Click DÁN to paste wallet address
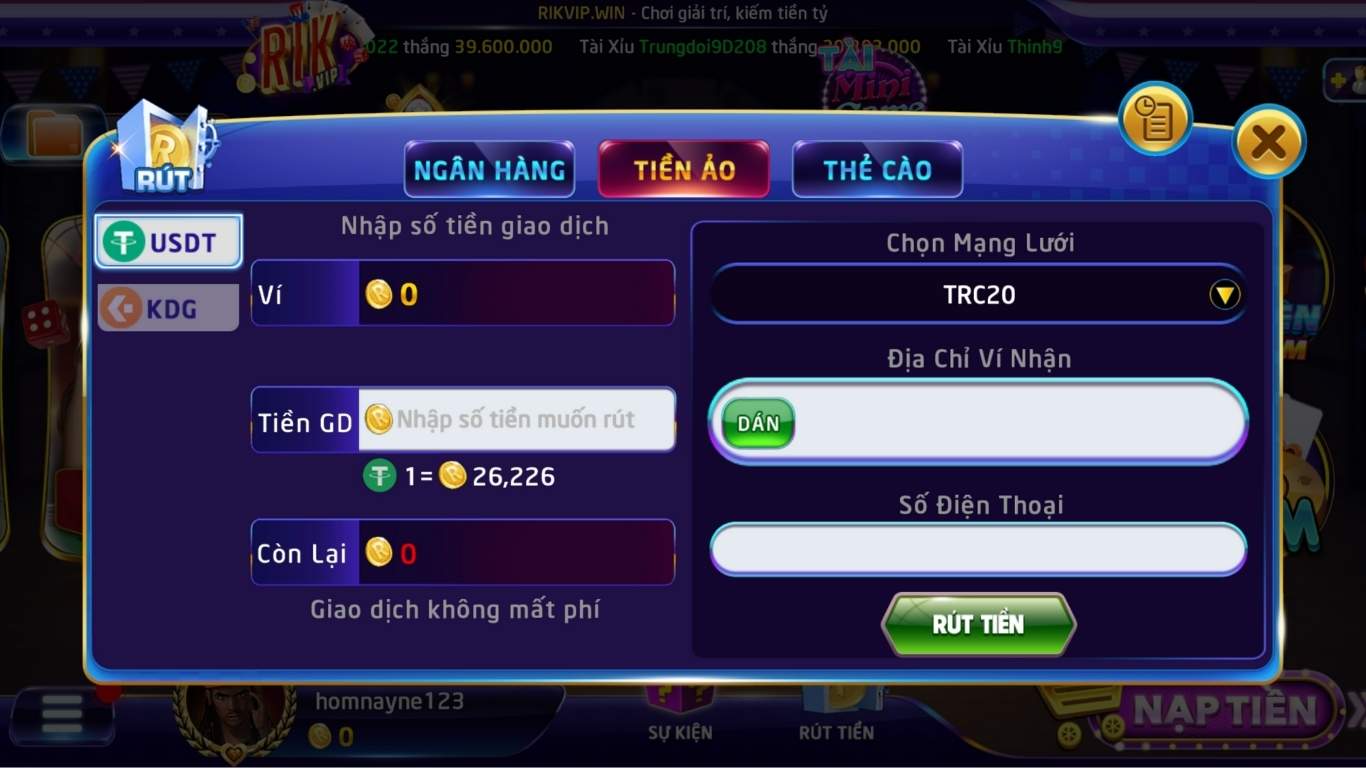 (757, 422)
